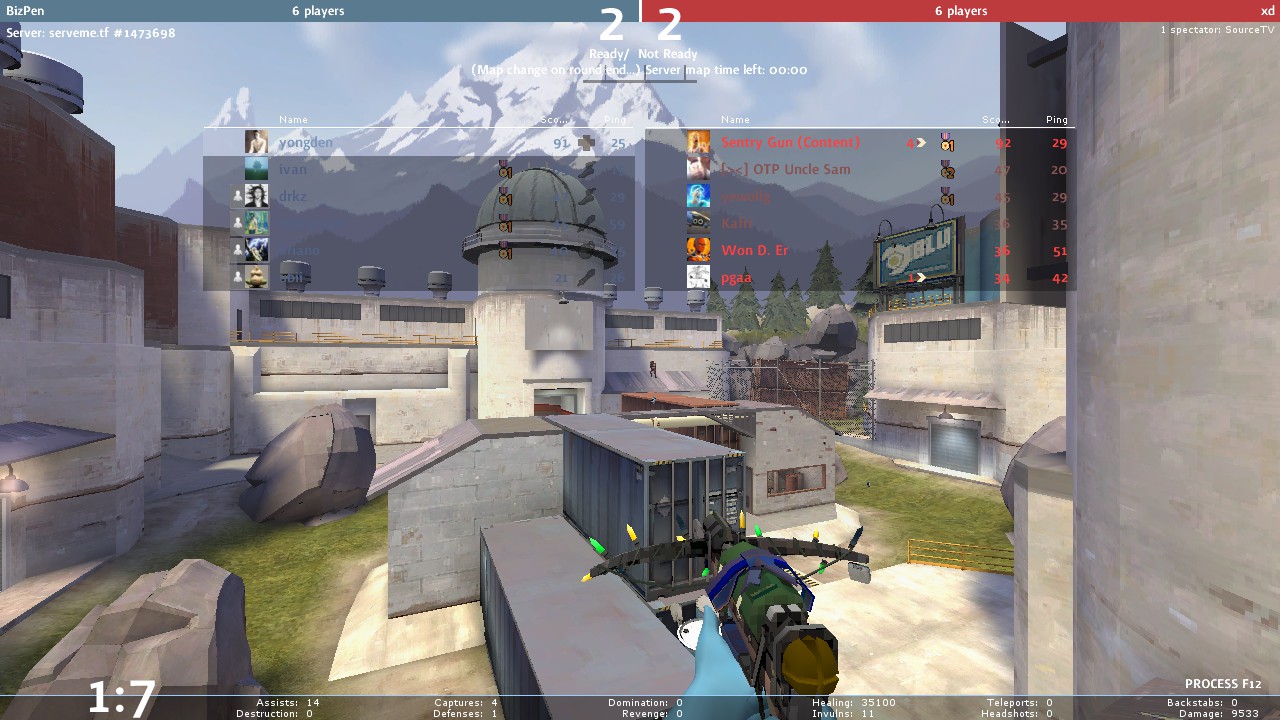Click Won D. Er's orange avatar
This screenshot has height=720, width=1280.
[698, 251]
